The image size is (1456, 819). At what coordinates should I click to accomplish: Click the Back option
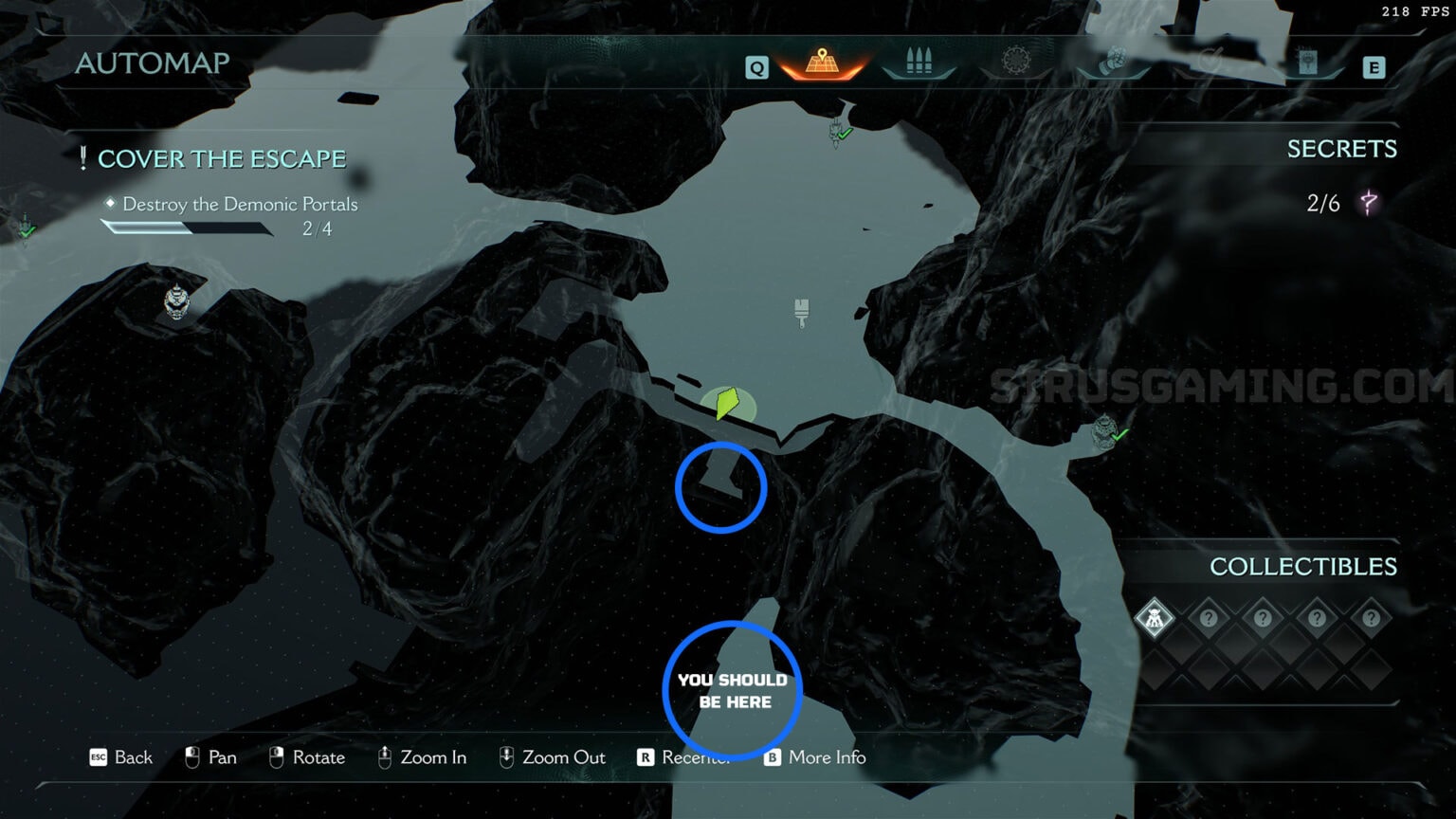click(121, 757)
